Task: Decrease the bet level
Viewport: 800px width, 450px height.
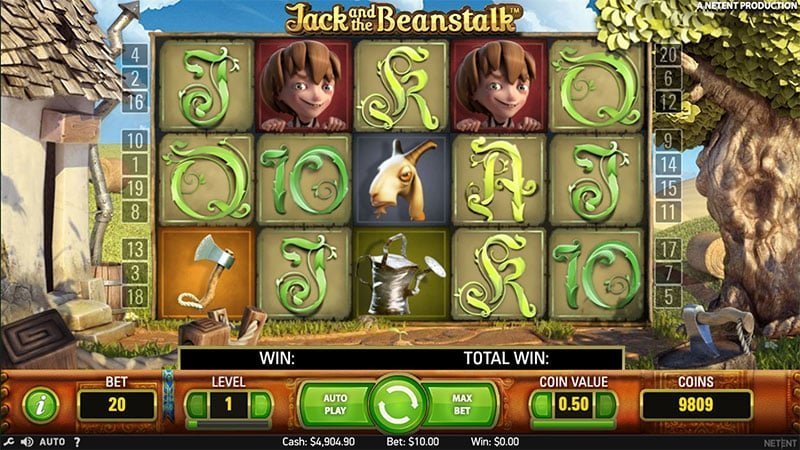Action: pos(195,405)
